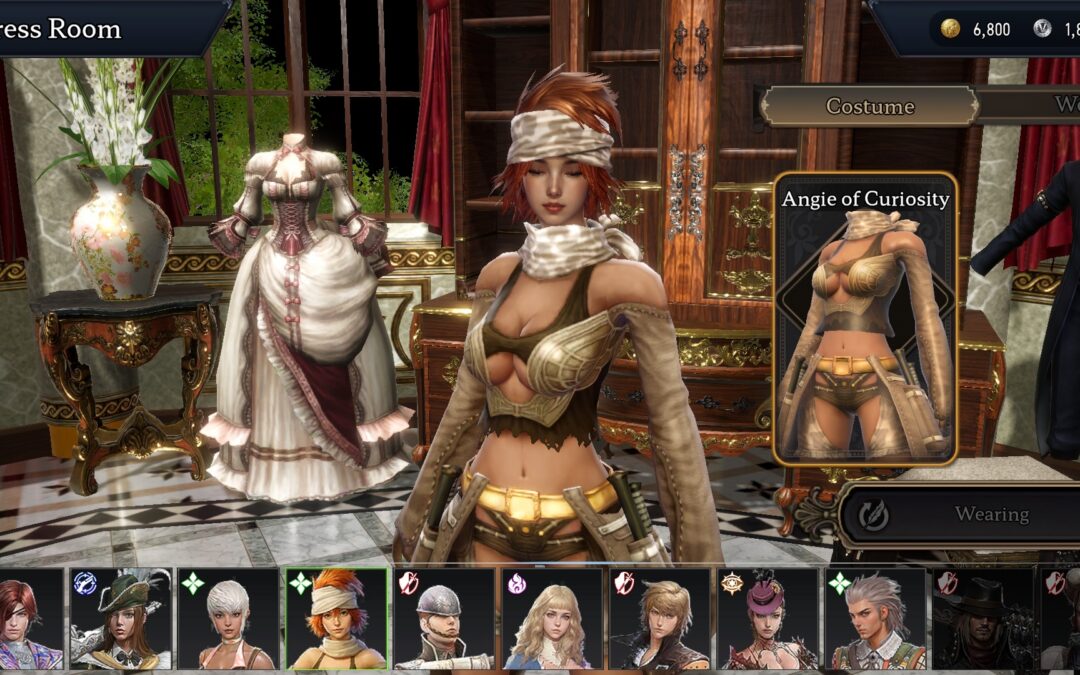Click the Wearing button
Screen dimensions: 1080x675
(x=960, y=514)
